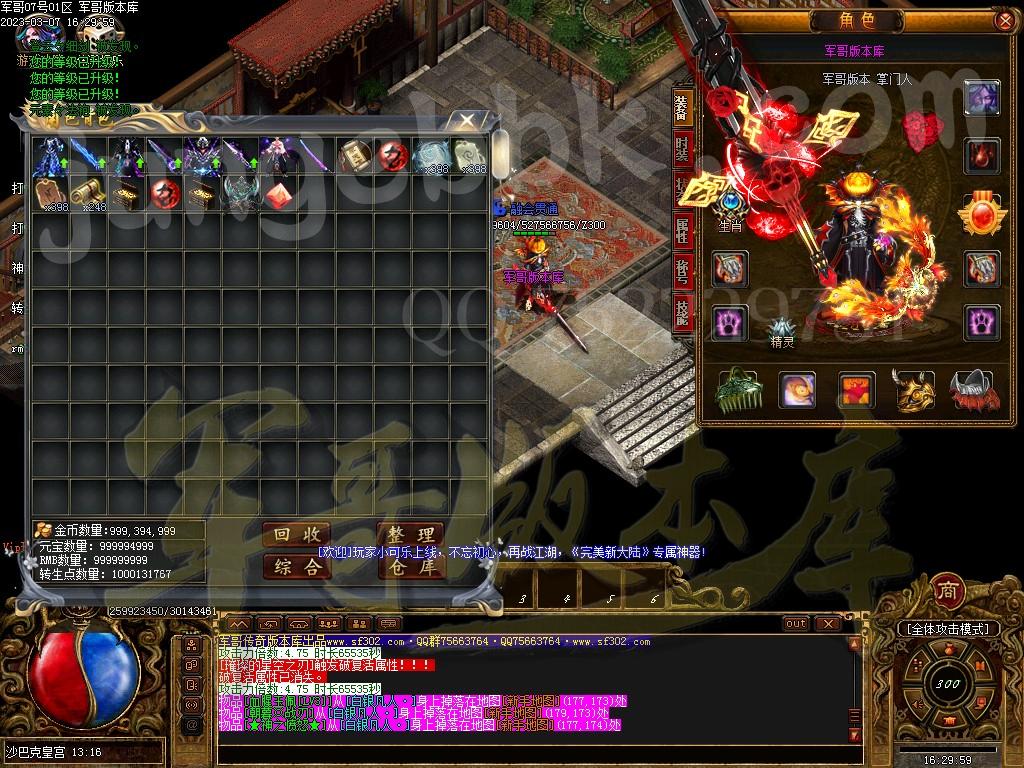Click the 生肖 zodiac equipment slot
The width and height of the screenshot is (1024, 768).
coord(731,205)
